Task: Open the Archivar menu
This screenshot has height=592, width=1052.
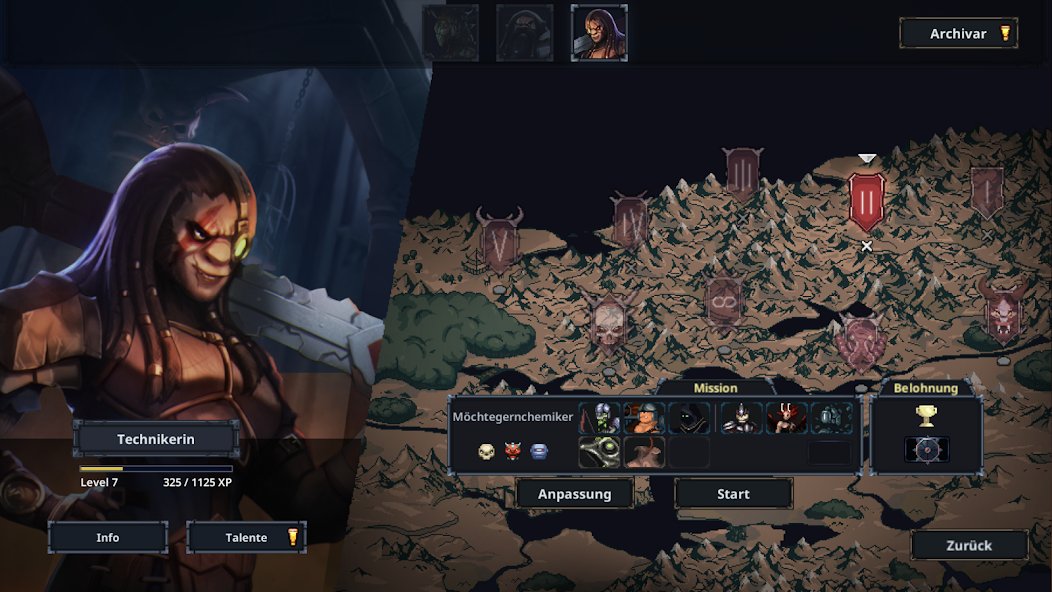Action: (958, 34)
